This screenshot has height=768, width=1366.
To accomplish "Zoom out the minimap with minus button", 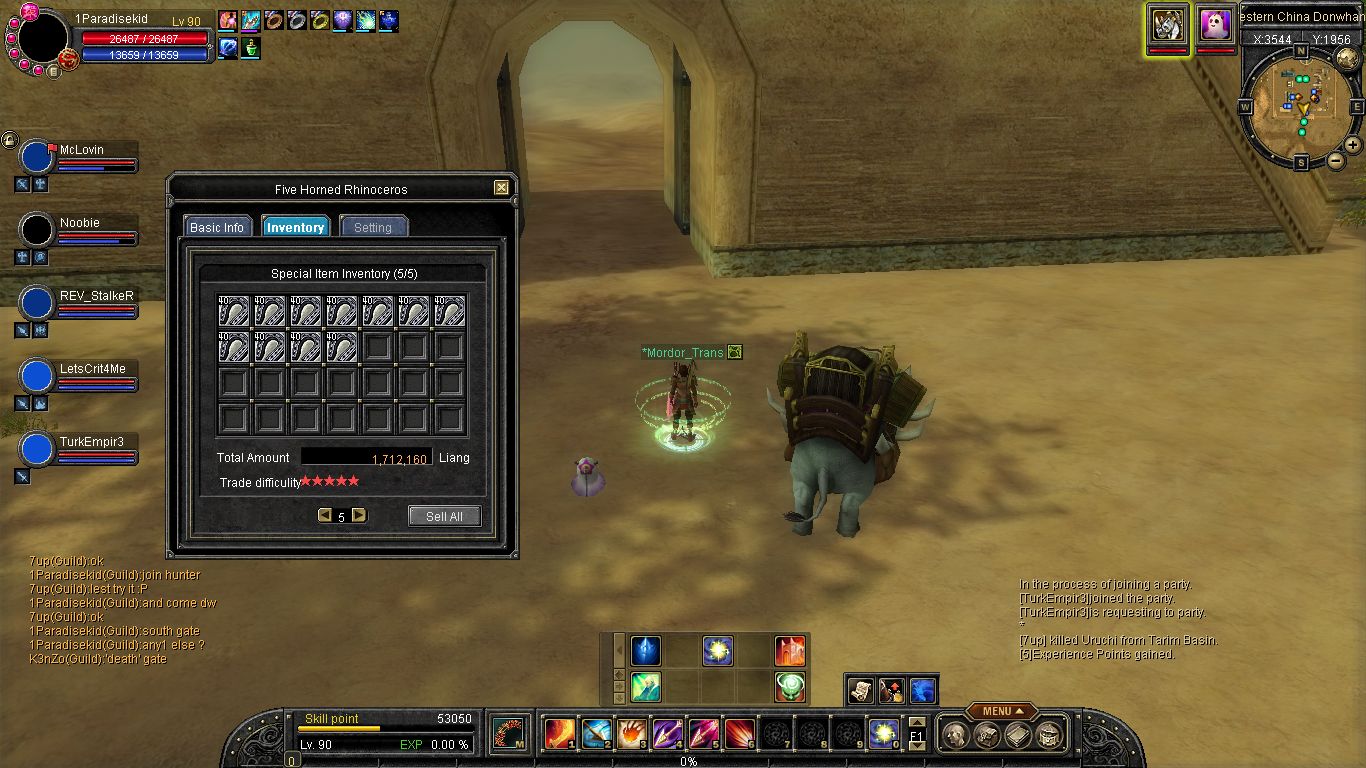I will 1336,162.
